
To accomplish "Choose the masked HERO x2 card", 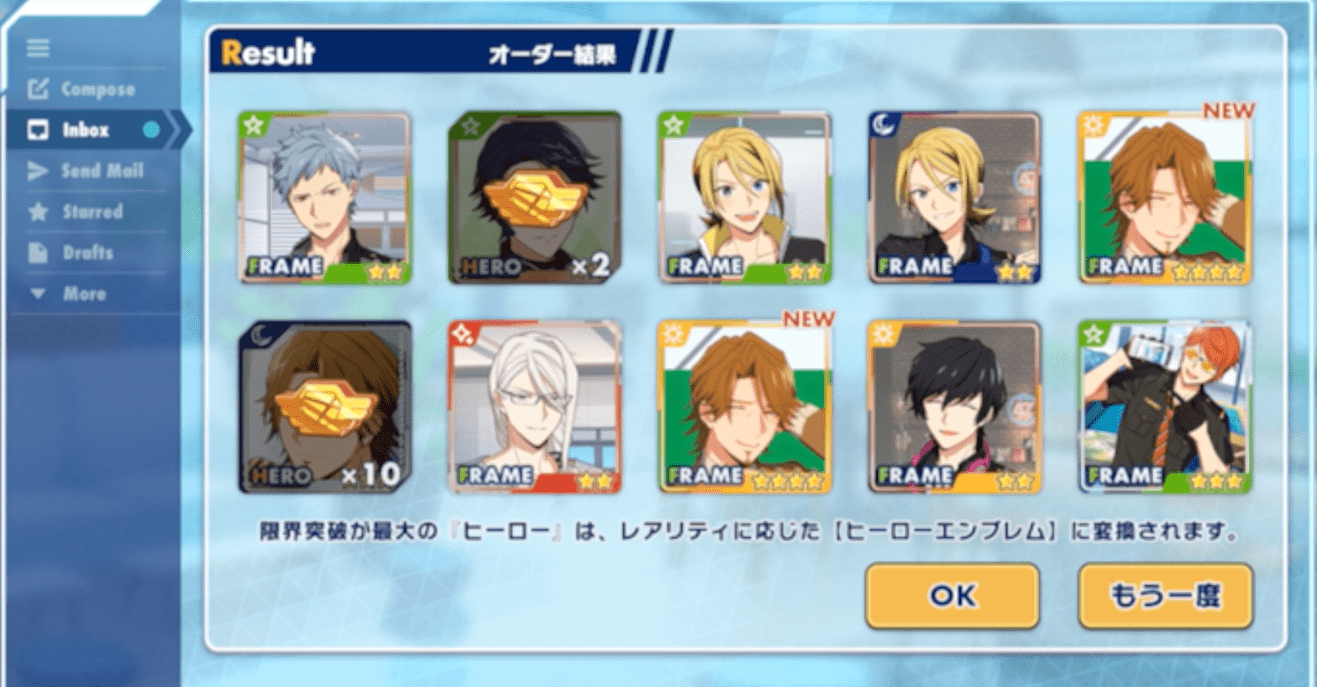I will coord(534,198).
